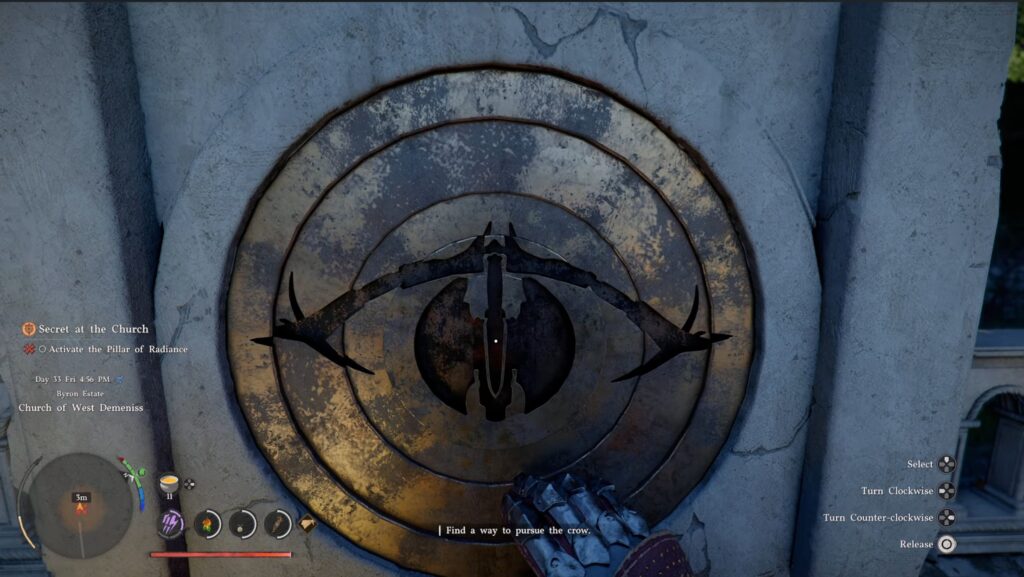Activate the purple lightning ability icon
1024x577 pixels.
click(171, 523)
